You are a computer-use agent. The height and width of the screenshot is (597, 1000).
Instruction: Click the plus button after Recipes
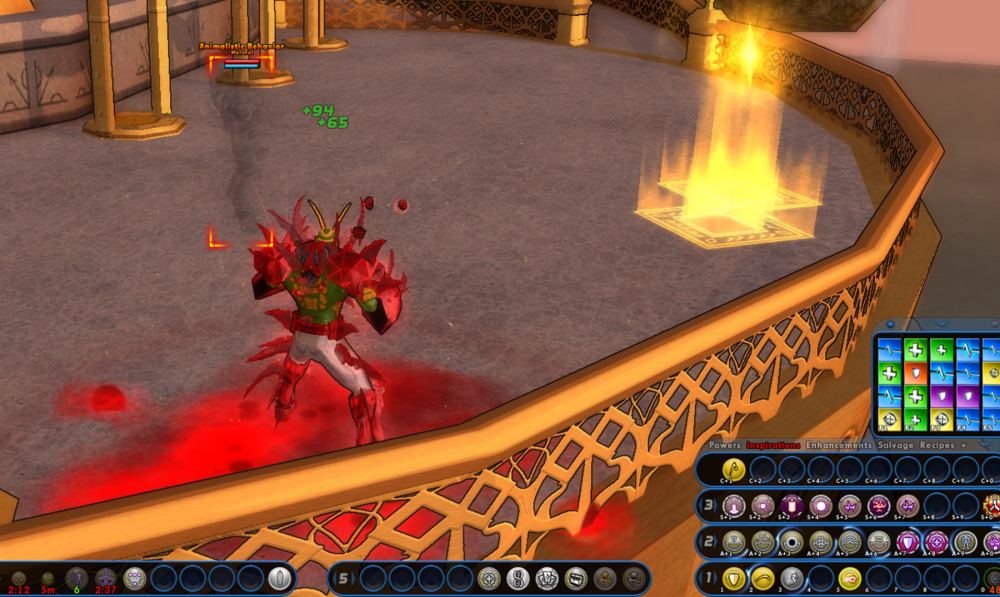pos(963,444)
